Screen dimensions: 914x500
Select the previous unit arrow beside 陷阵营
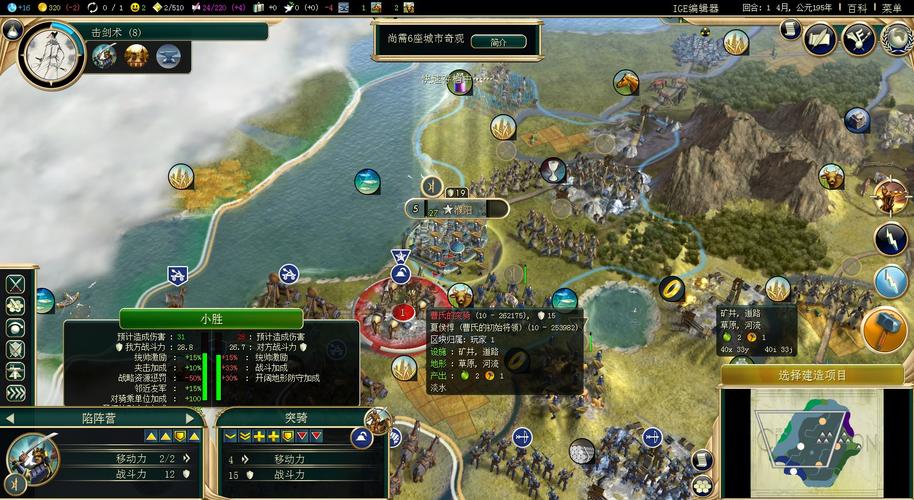(x=9, y=418)
